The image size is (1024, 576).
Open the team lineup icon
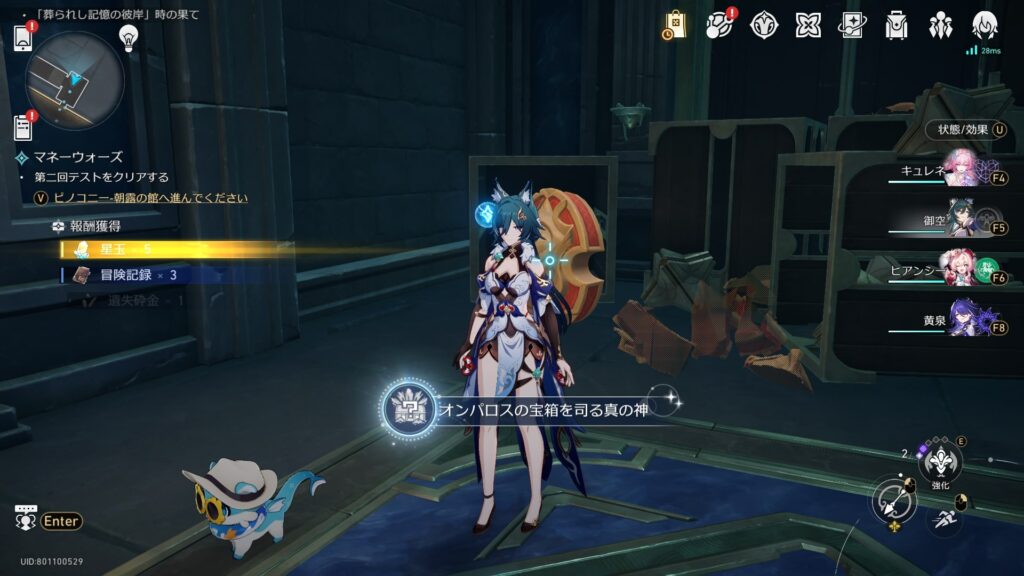click(x=941, y=25)
